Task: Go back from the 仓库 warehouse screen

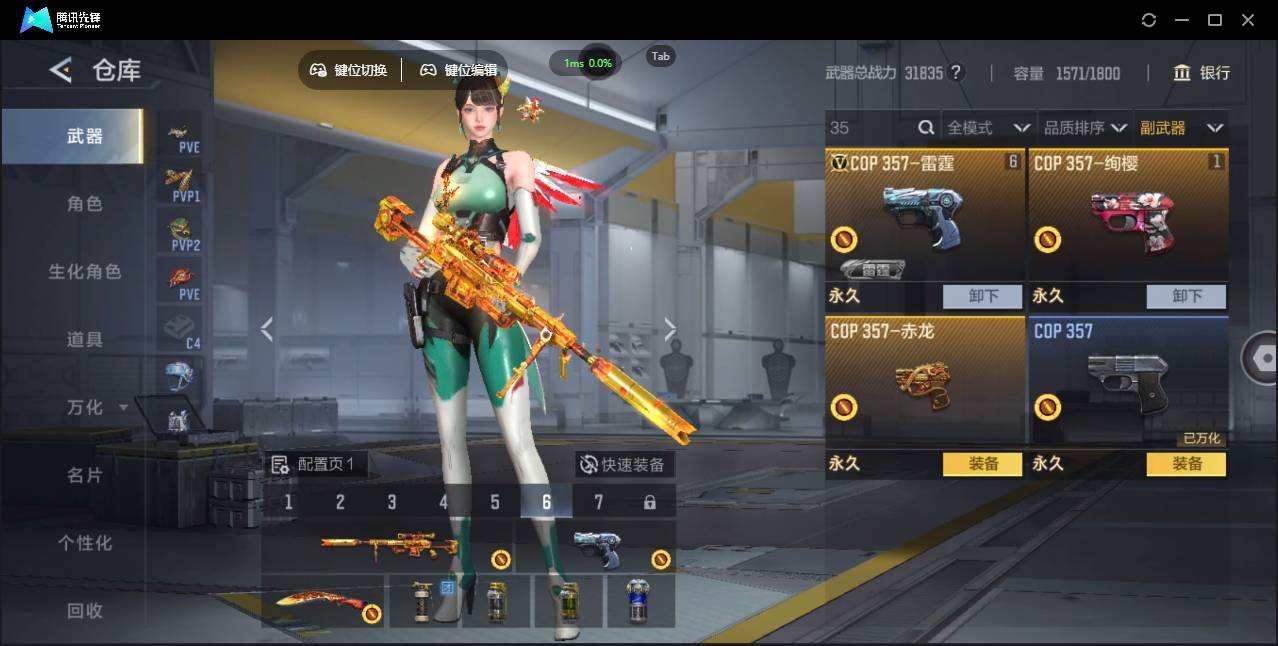Action: click(61, 70)
